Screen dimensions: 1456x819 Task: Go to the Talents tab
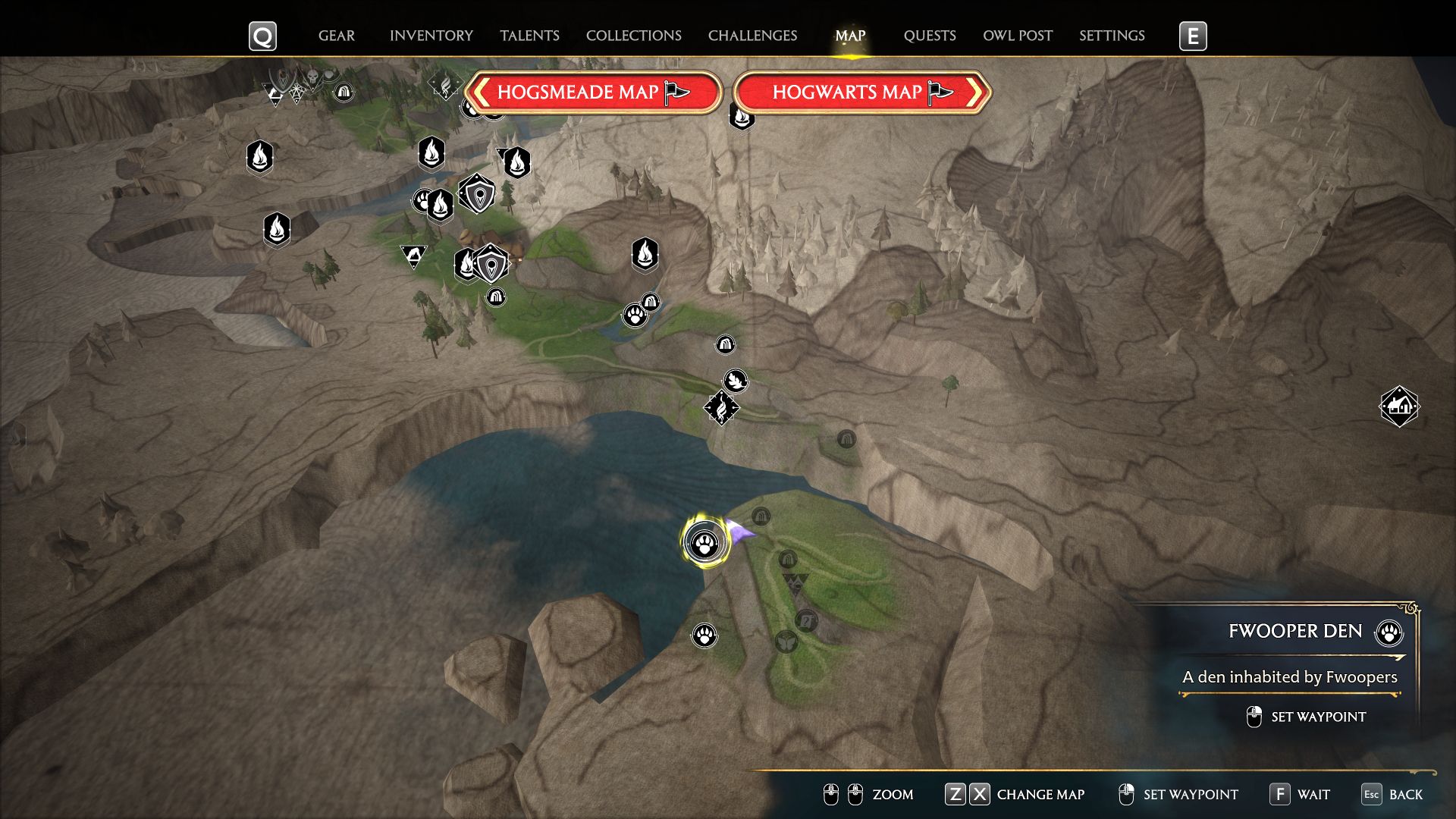tap(529, 36)
